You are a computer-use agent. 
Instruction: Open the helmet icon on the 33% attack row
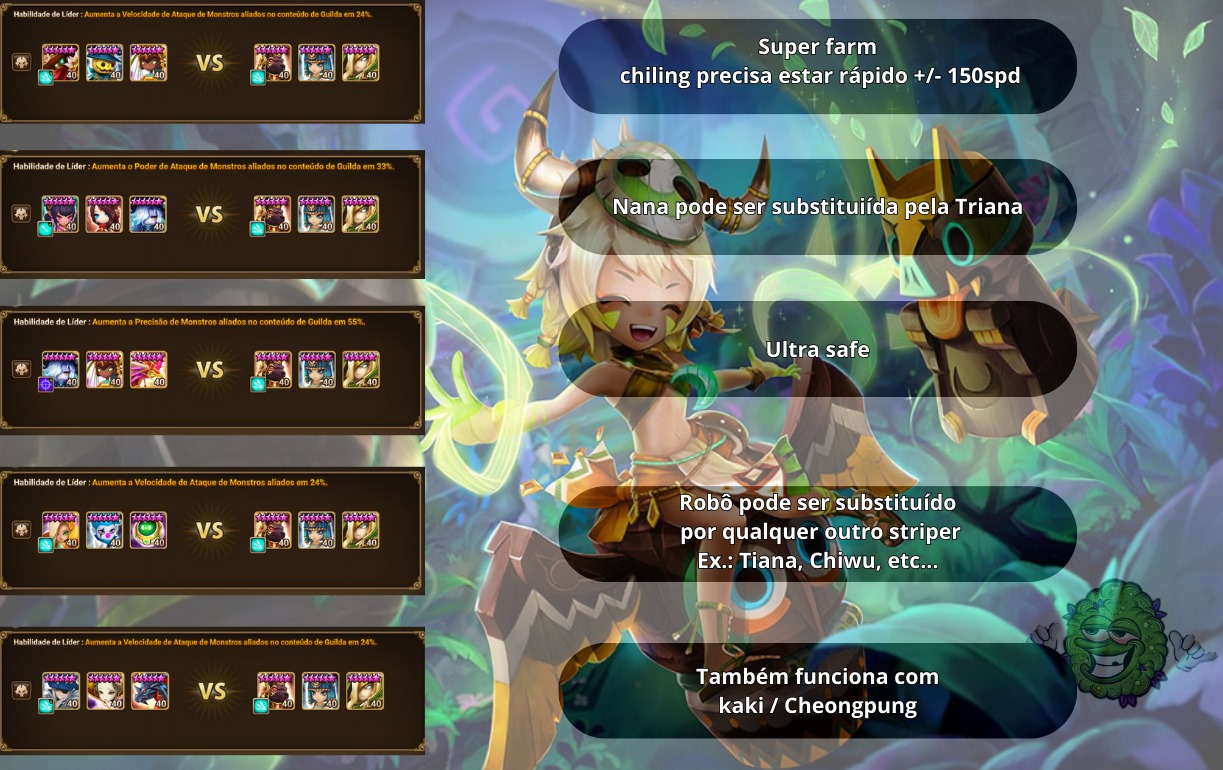click(20, 213)
